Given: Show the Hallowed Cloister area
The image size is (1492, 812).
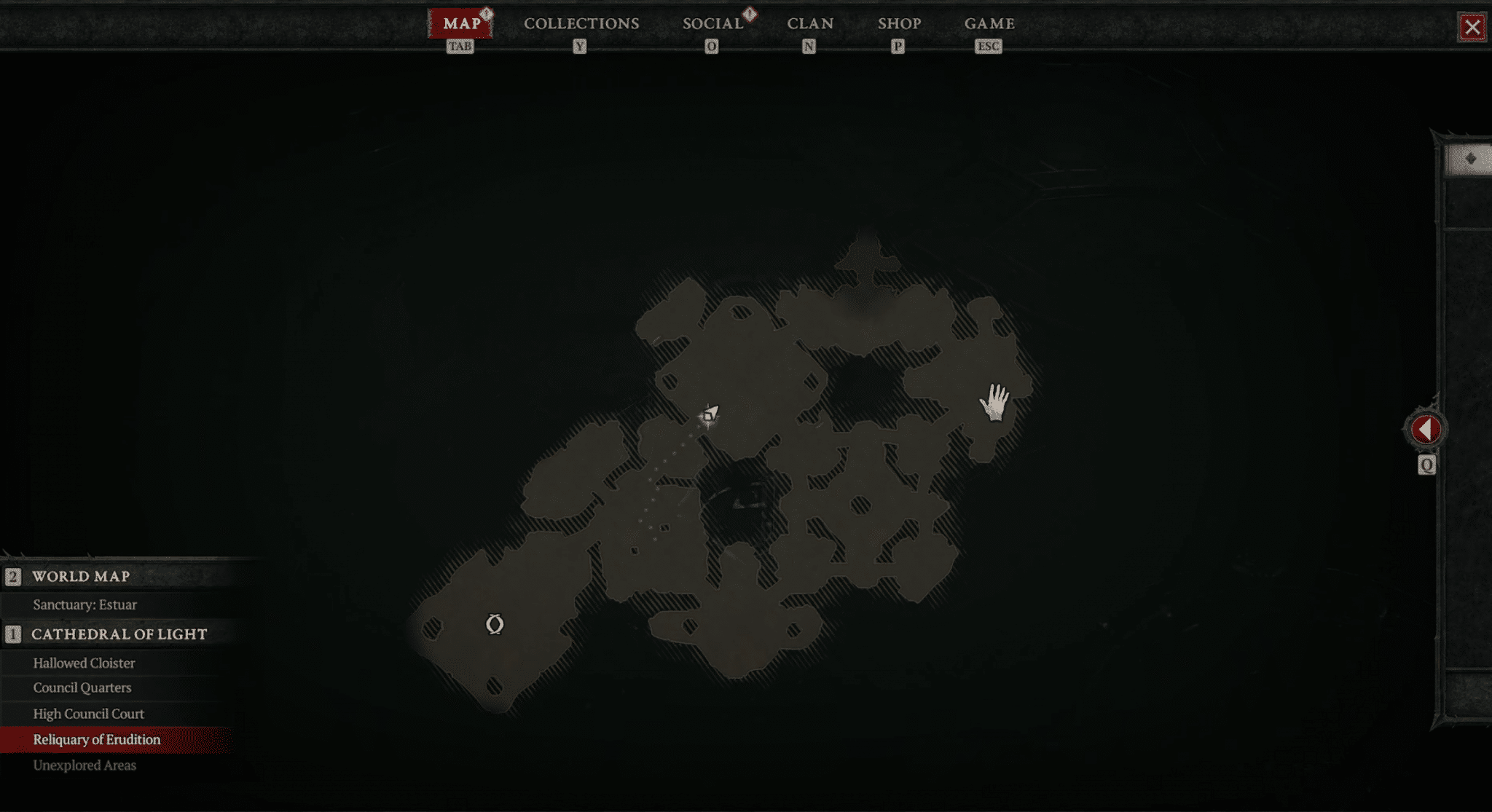Looking at the screenshot, I should click(84, 663).
